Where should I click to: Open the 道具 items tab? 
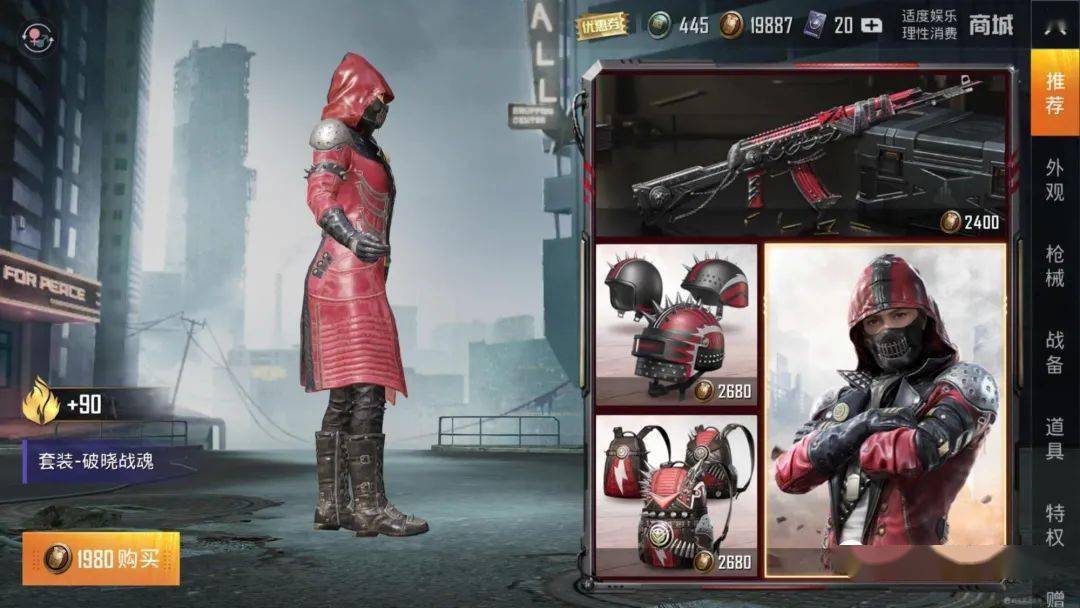pos(1055,438)
